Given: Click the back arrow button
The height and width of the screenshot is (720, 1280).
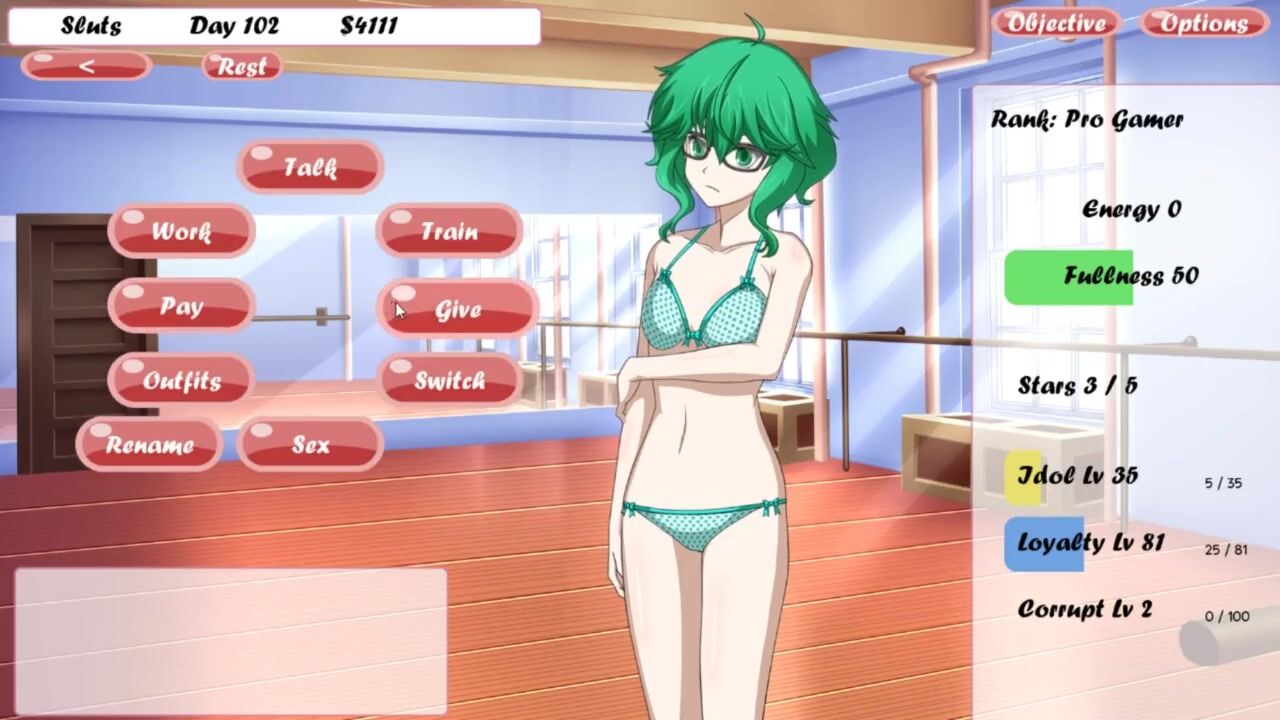Looking at the screenshot, I should 87,66.
